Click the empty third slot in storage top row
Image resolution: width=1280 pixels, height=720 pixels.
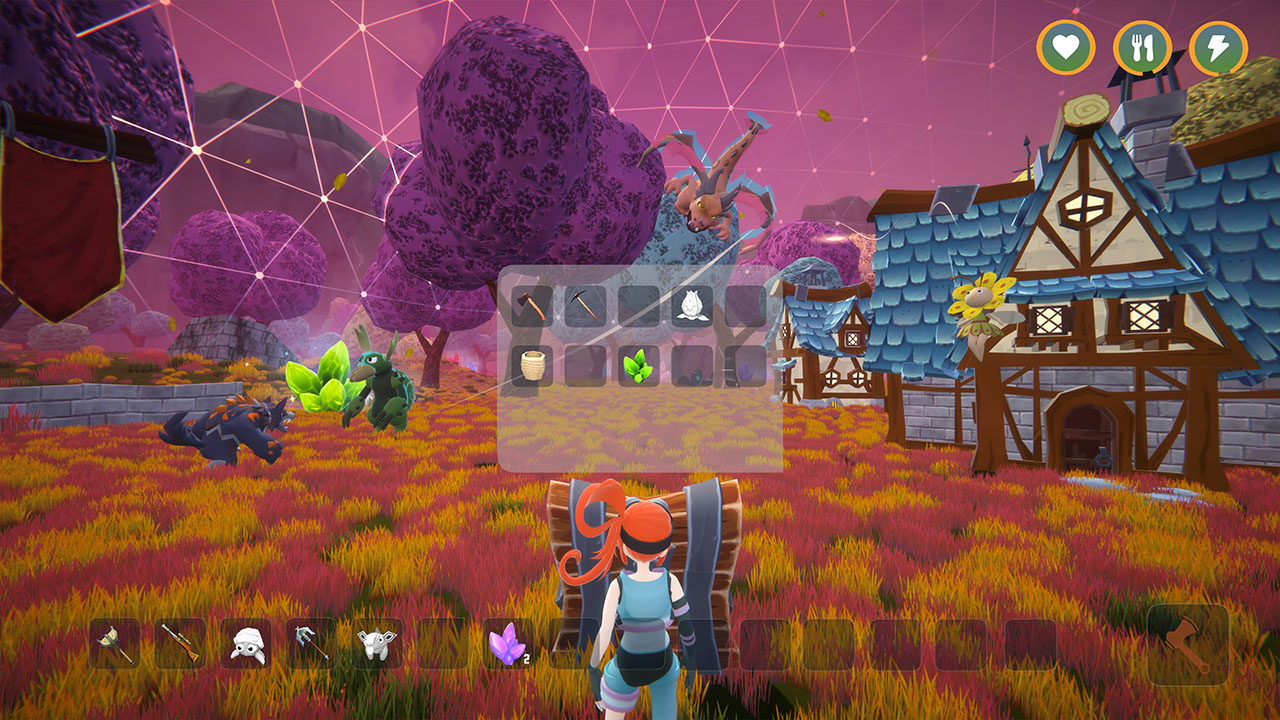pos(640,306)
